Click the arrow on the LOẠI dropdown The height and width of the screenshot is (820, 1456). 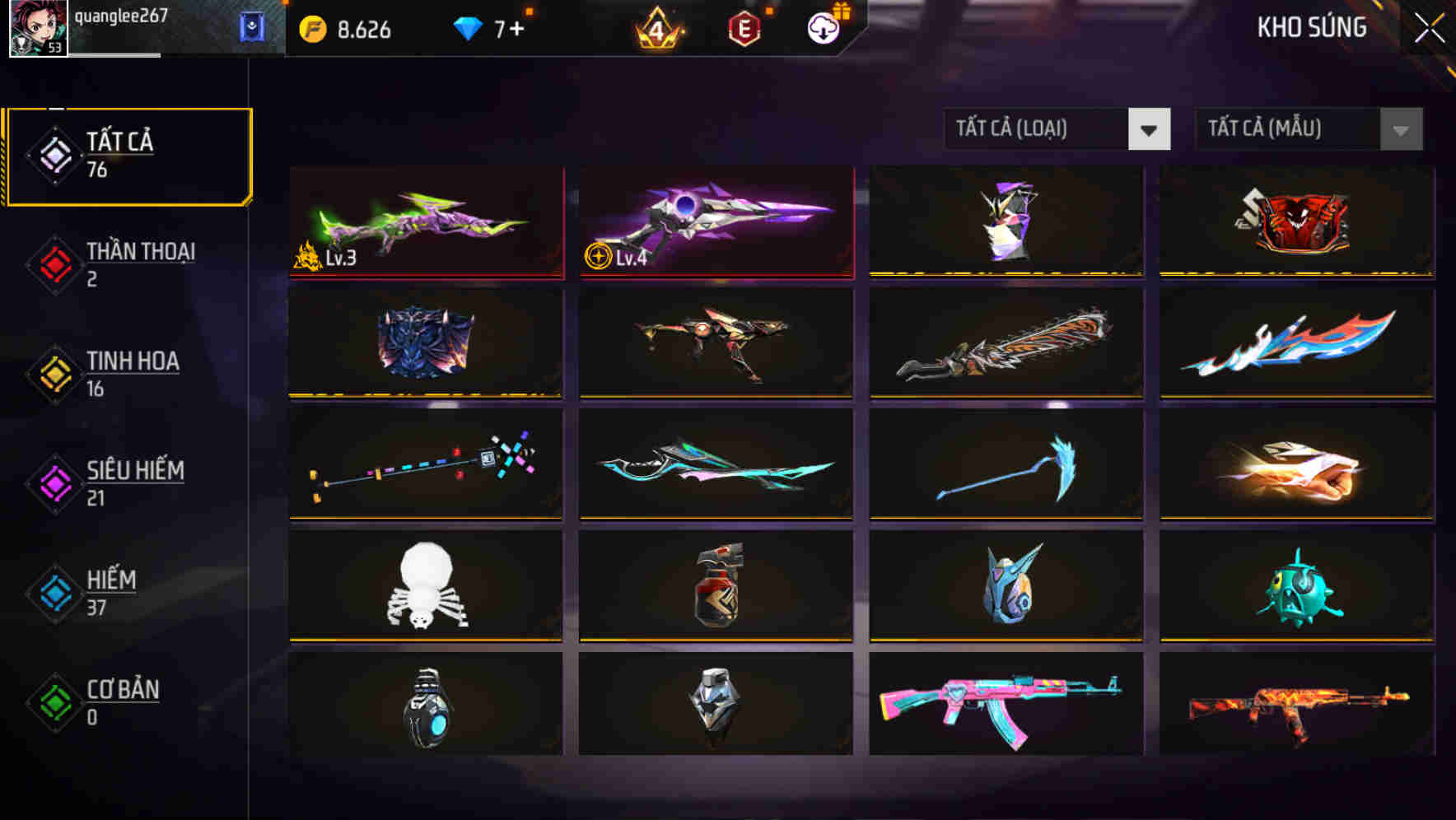click(x=1150, y=130)
